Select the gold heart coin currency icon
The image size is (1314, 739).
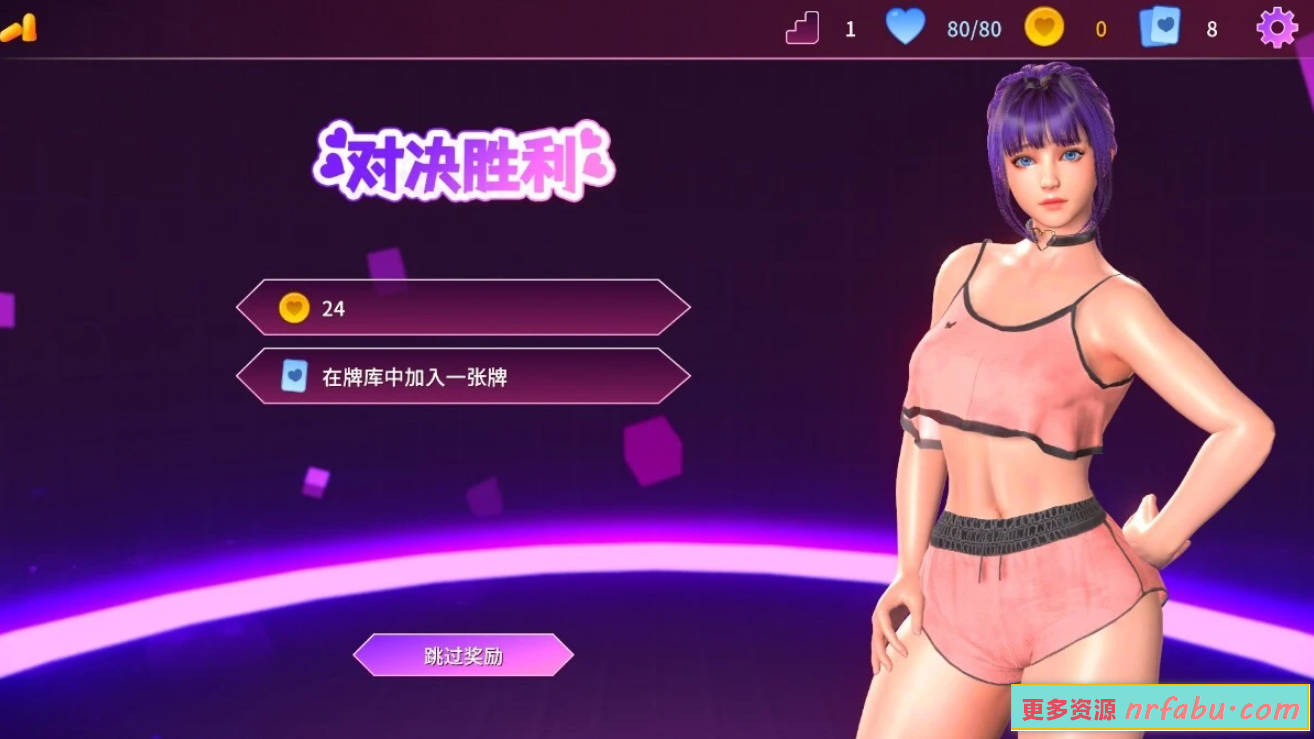(x=1044, y=28)
